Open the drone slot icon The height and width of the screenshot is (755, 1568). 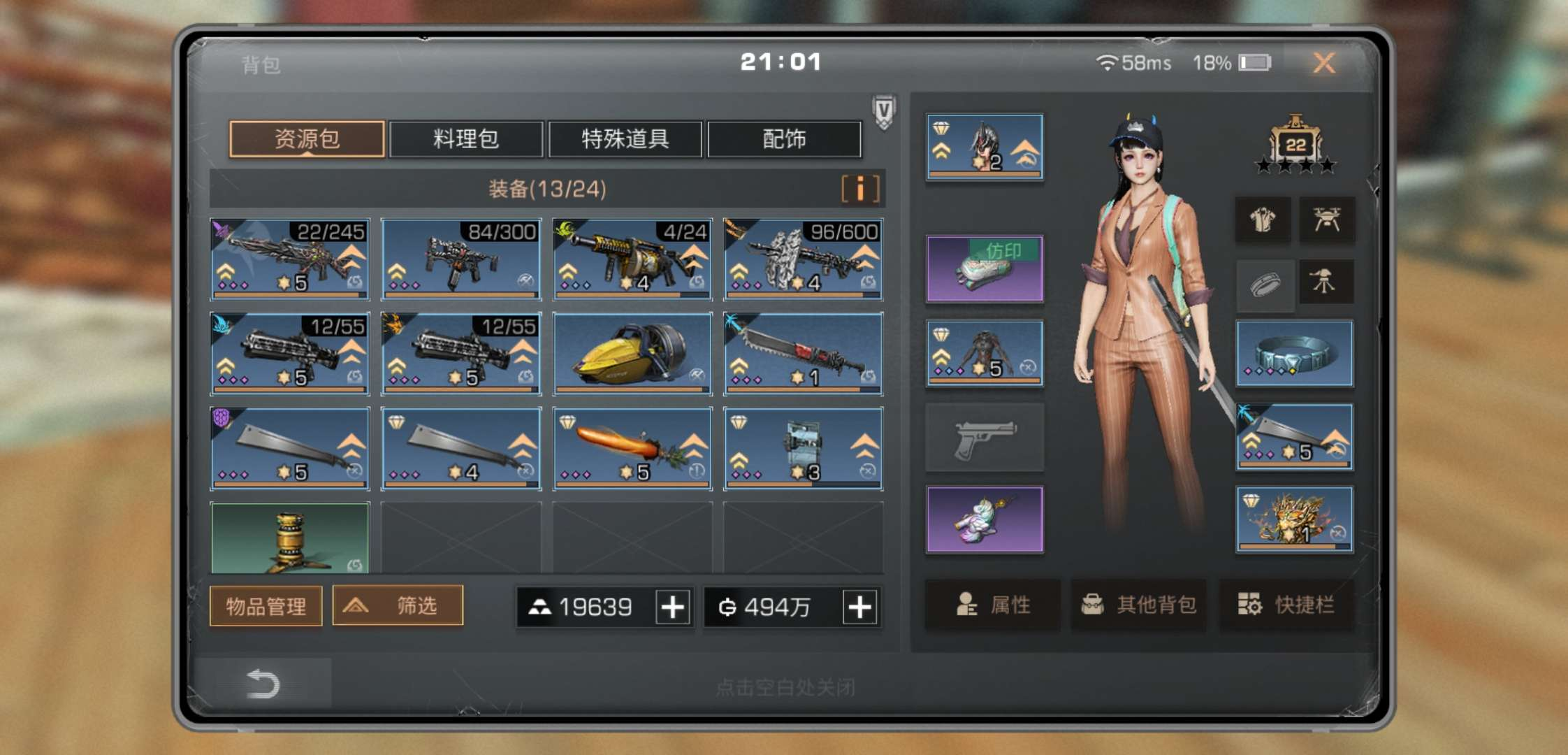click(x=1326, y=220)
